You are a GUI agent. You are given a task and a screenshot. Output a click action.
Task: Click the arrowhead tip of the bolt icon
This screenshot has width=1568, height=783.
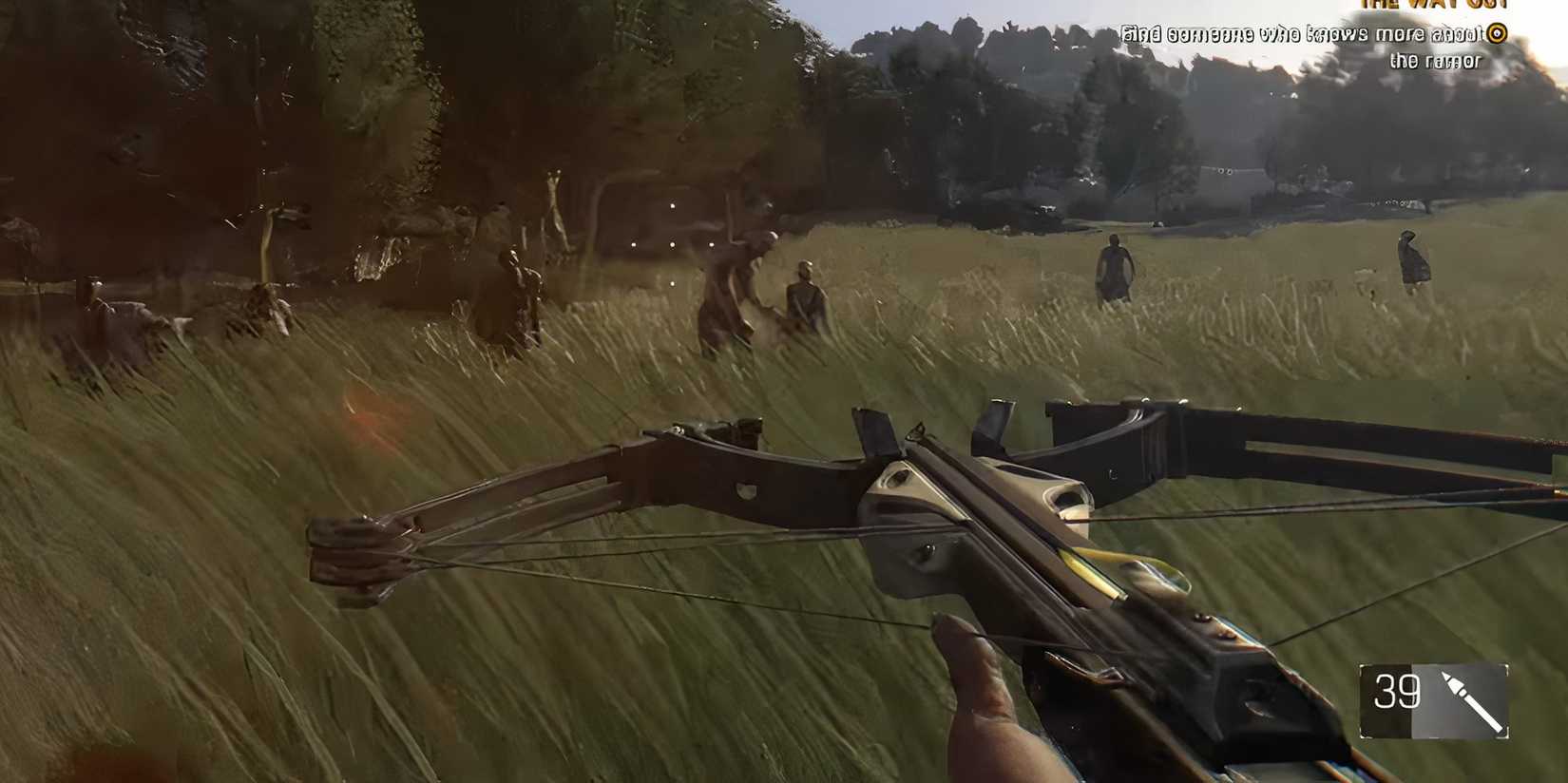[1445, 674]
